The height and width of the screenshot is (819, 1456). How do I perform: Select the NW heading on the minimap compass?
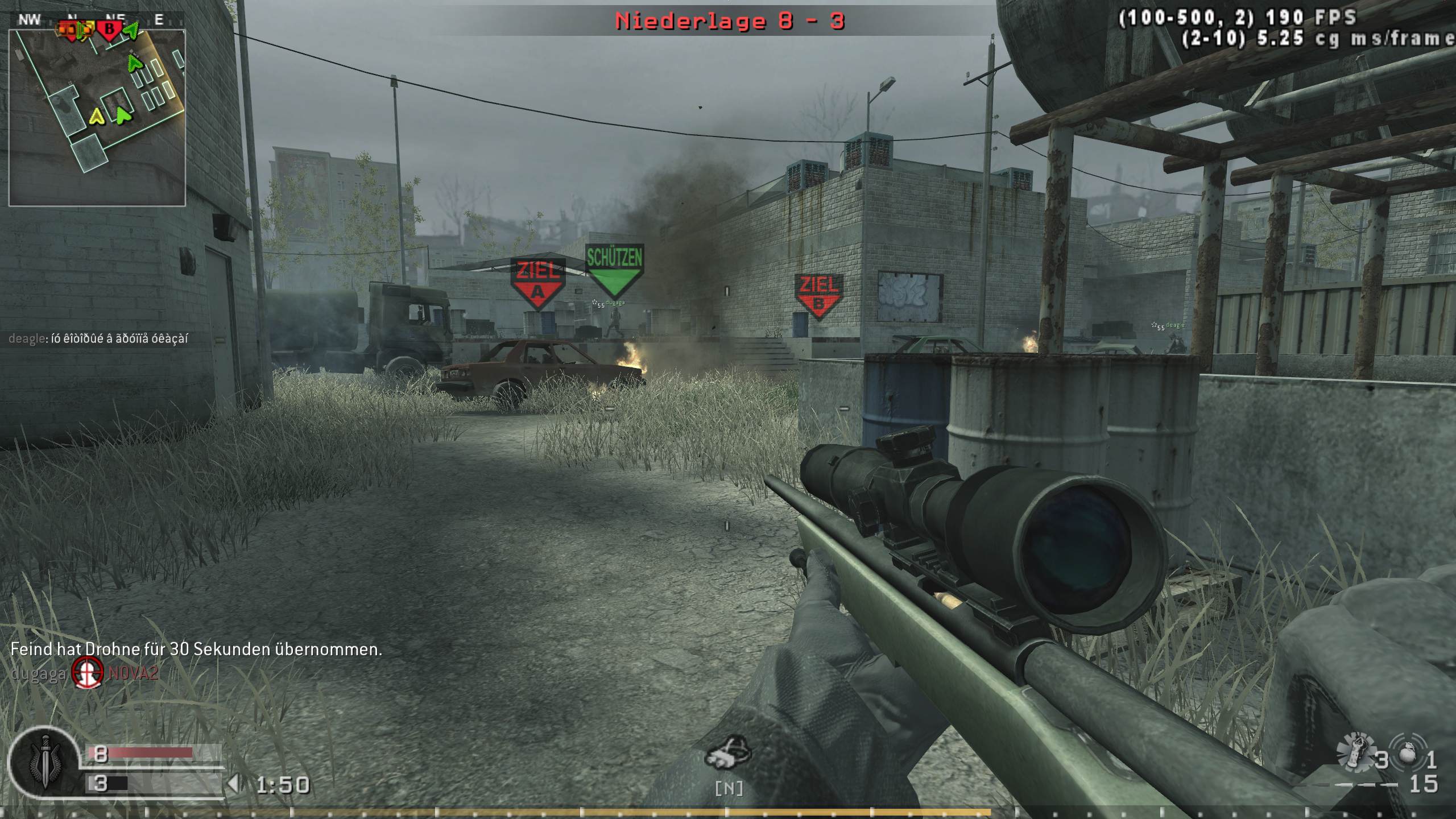tap(28, 19)
